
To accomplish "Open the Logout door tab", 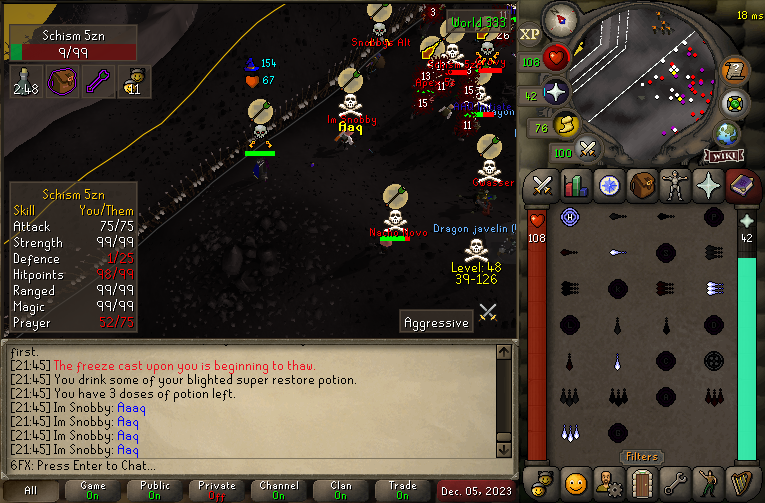I will 642,481.
